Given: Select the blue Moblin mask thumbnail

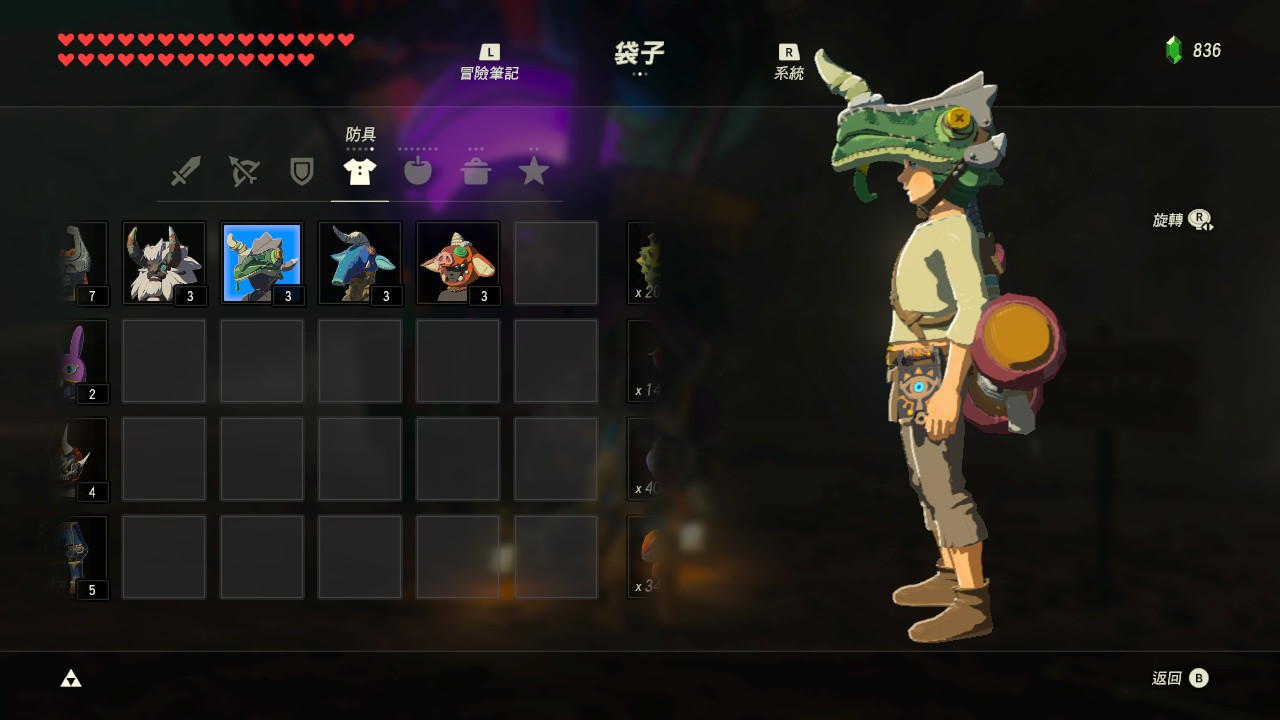Looking at the screenshot, I should [x=359, y=262].
